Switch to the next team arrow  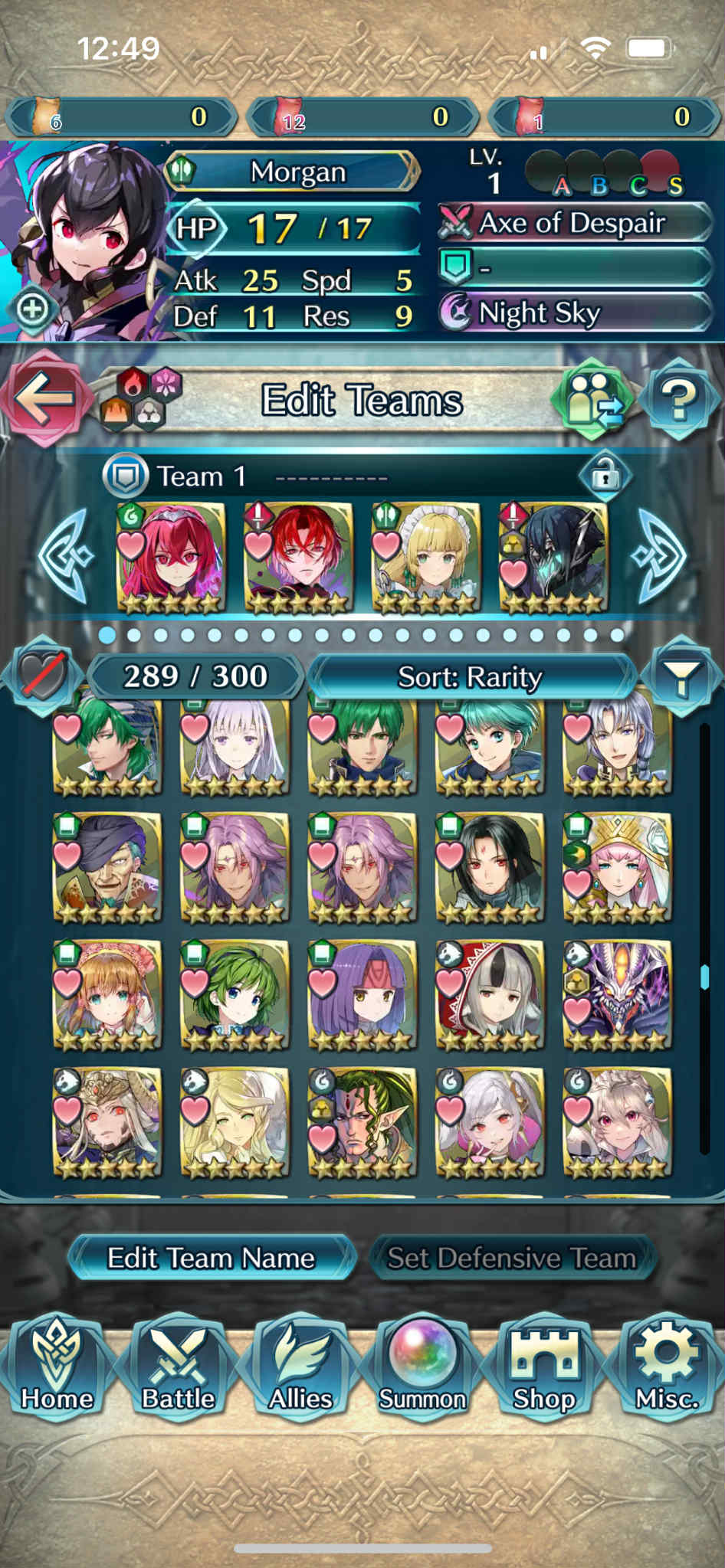[x=661, y=555]
